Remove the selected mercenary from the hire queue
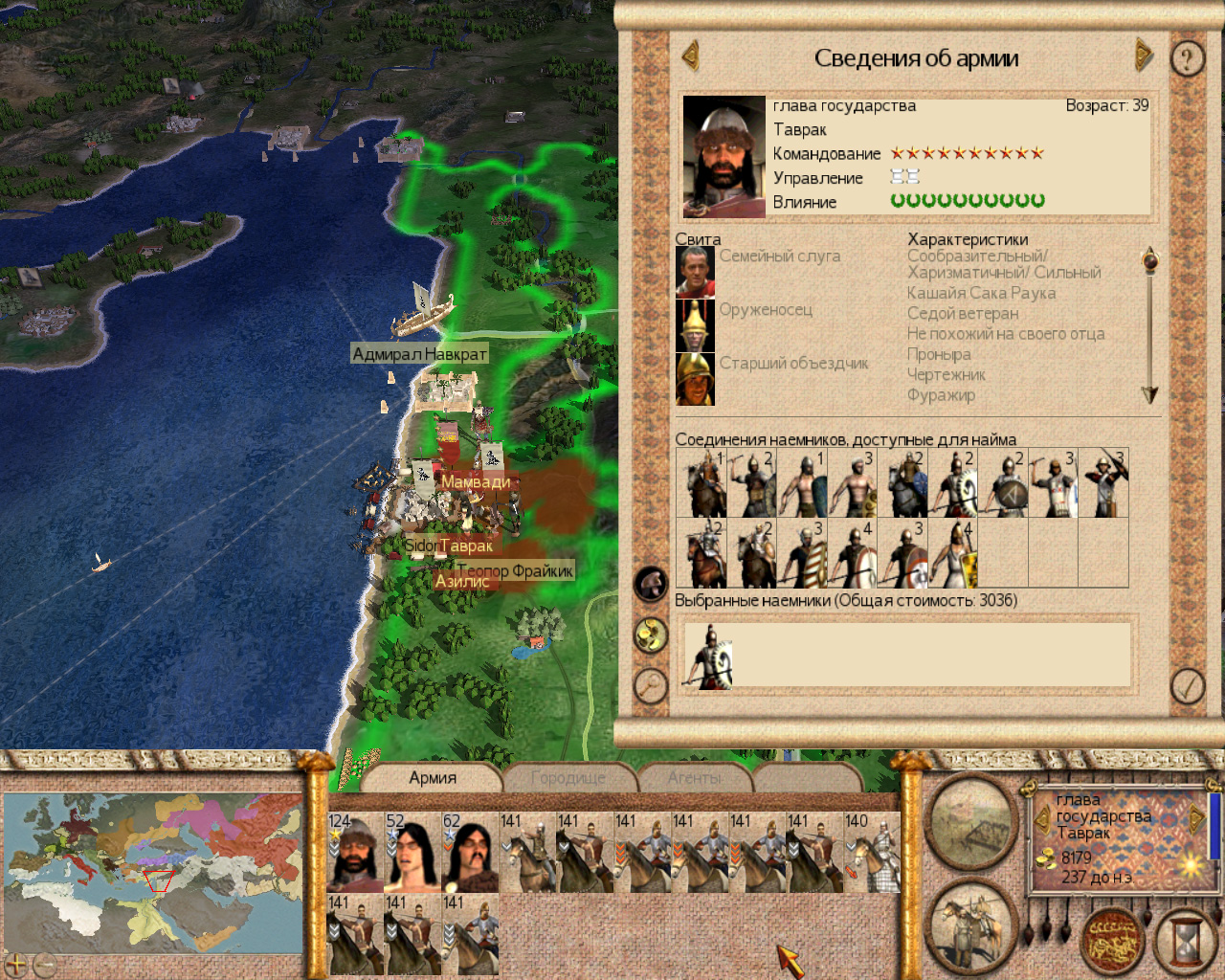The image size is (1225, 980). pos(709,657)
